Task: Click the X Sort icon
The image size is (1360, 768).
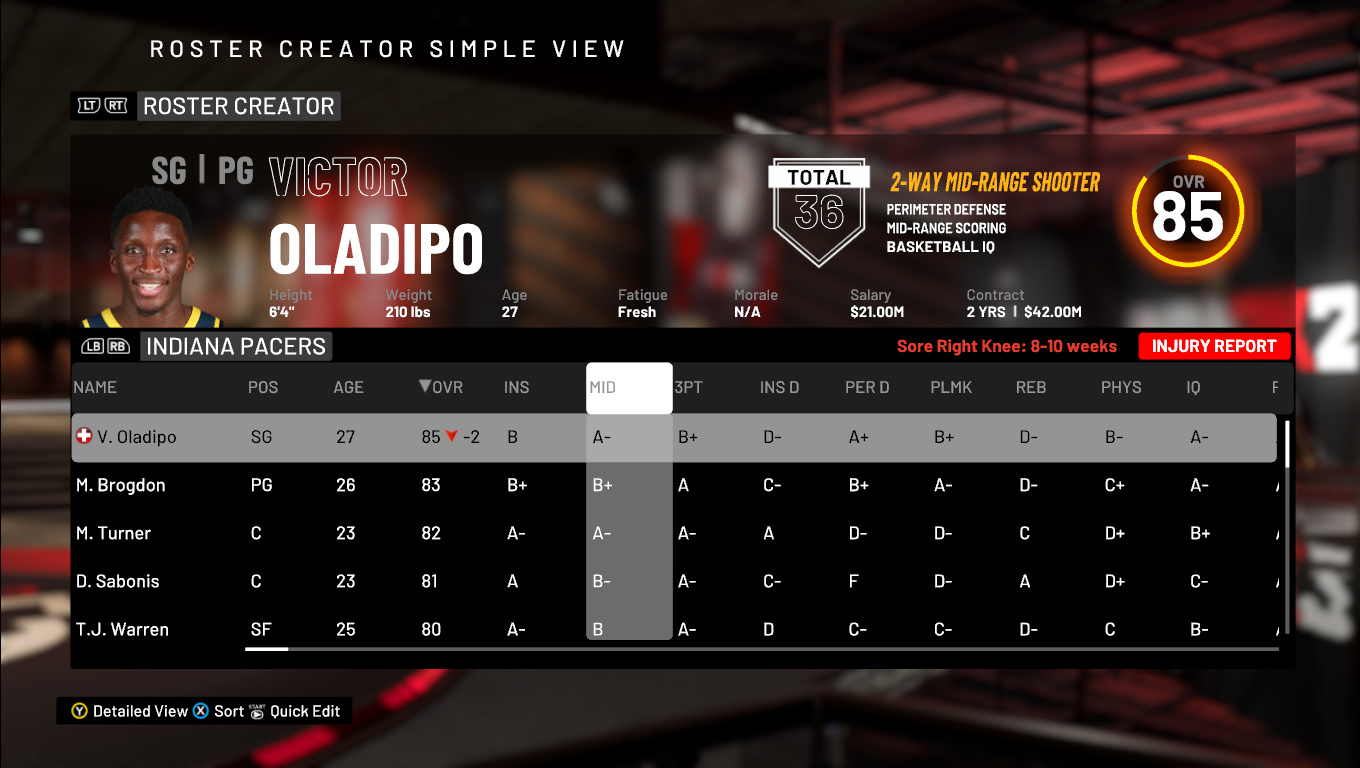Action: pos(202,711)
